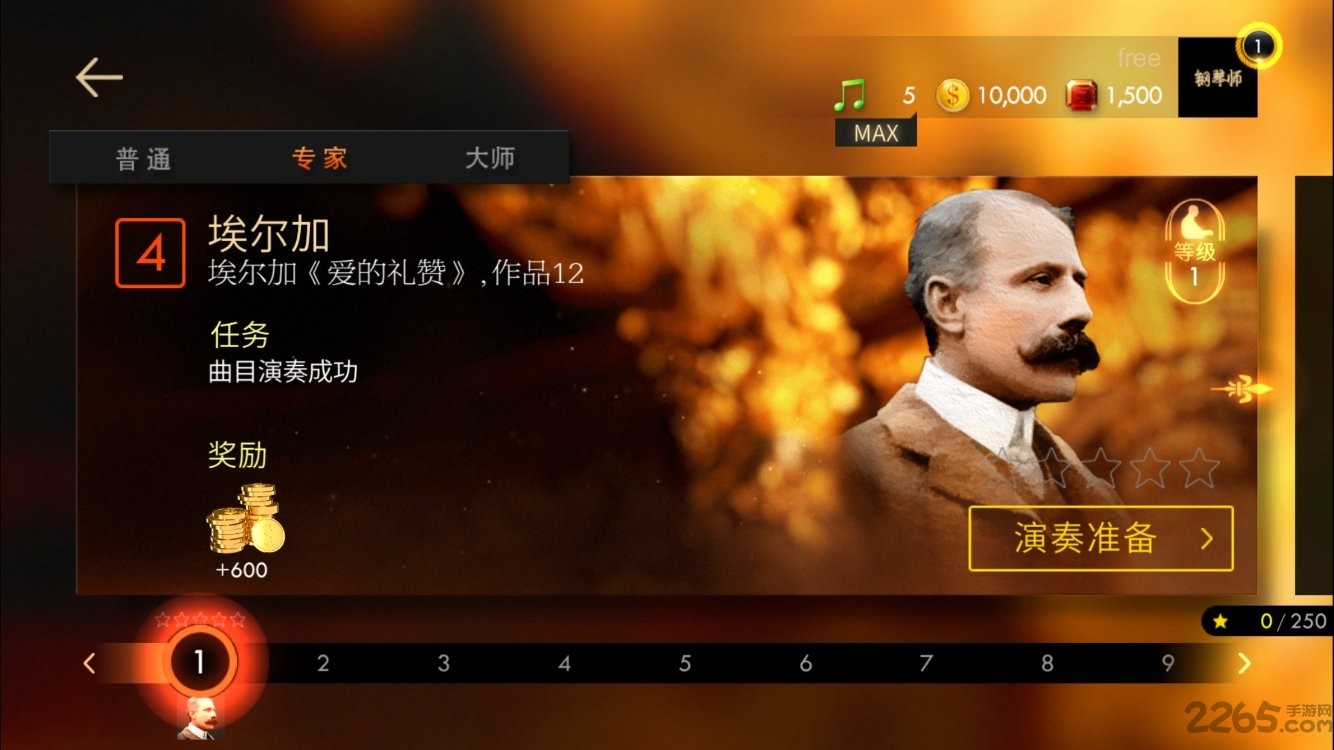Expand next stages with the right chevron
Screen dimensions: 1334x750
[1244, 663]
